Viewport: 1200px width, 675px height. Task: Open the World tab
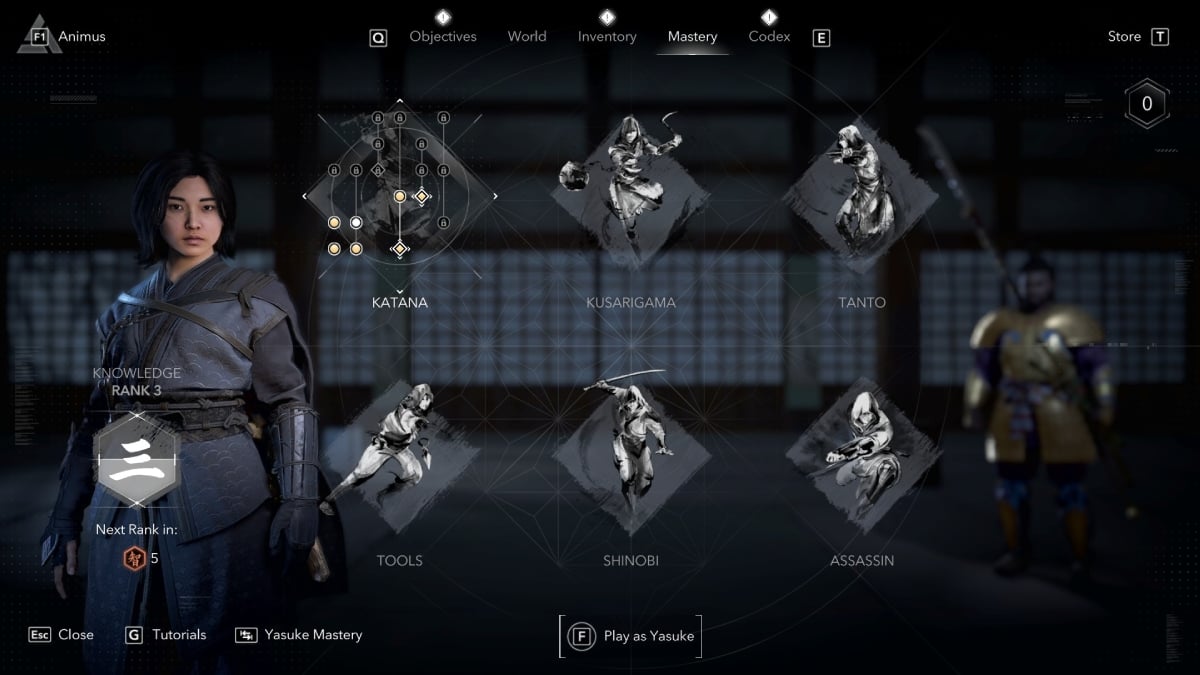527,37
